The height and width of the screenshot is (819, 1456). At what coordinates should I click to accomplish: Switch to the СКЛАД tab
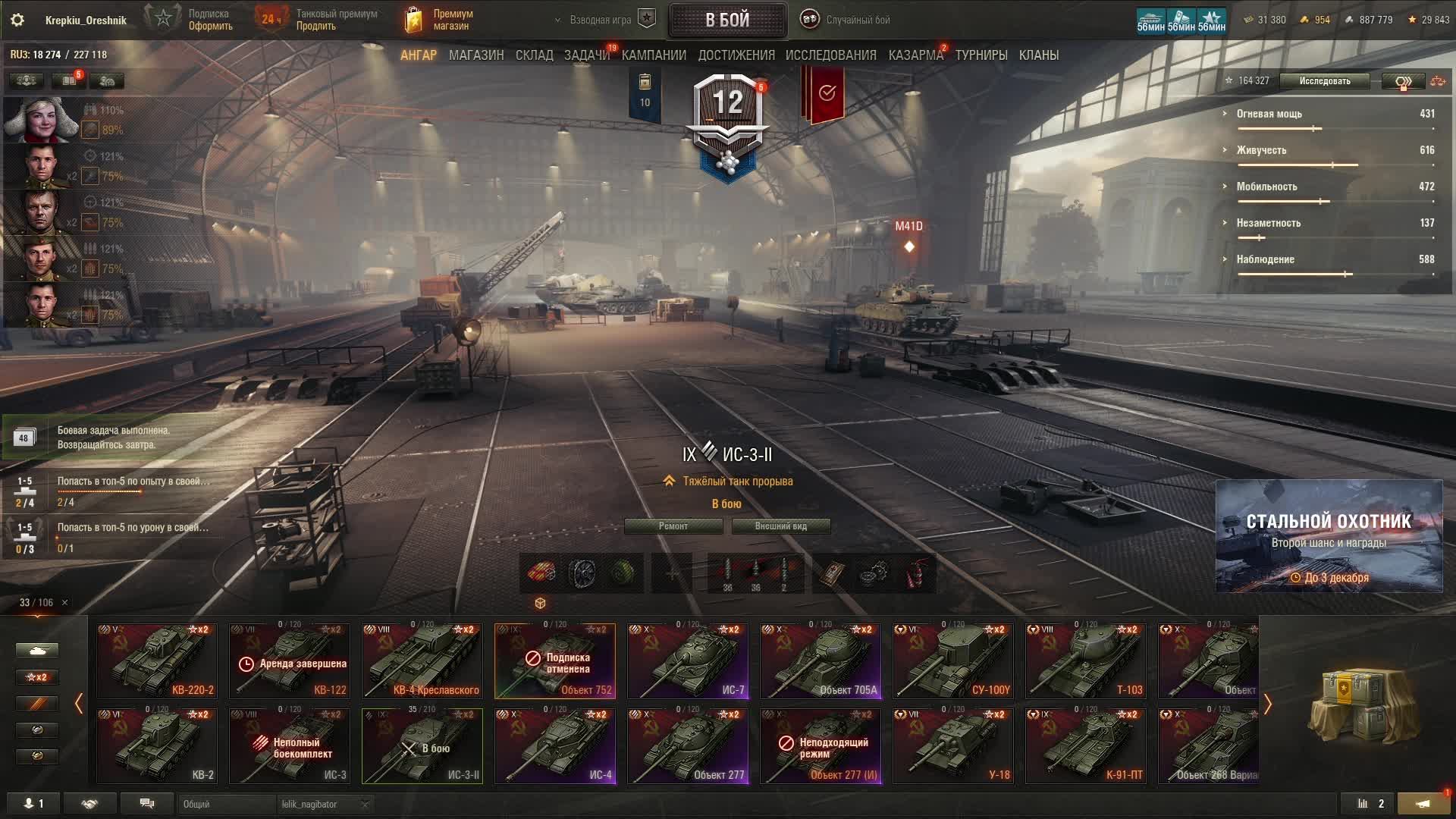tap(534, 55)
